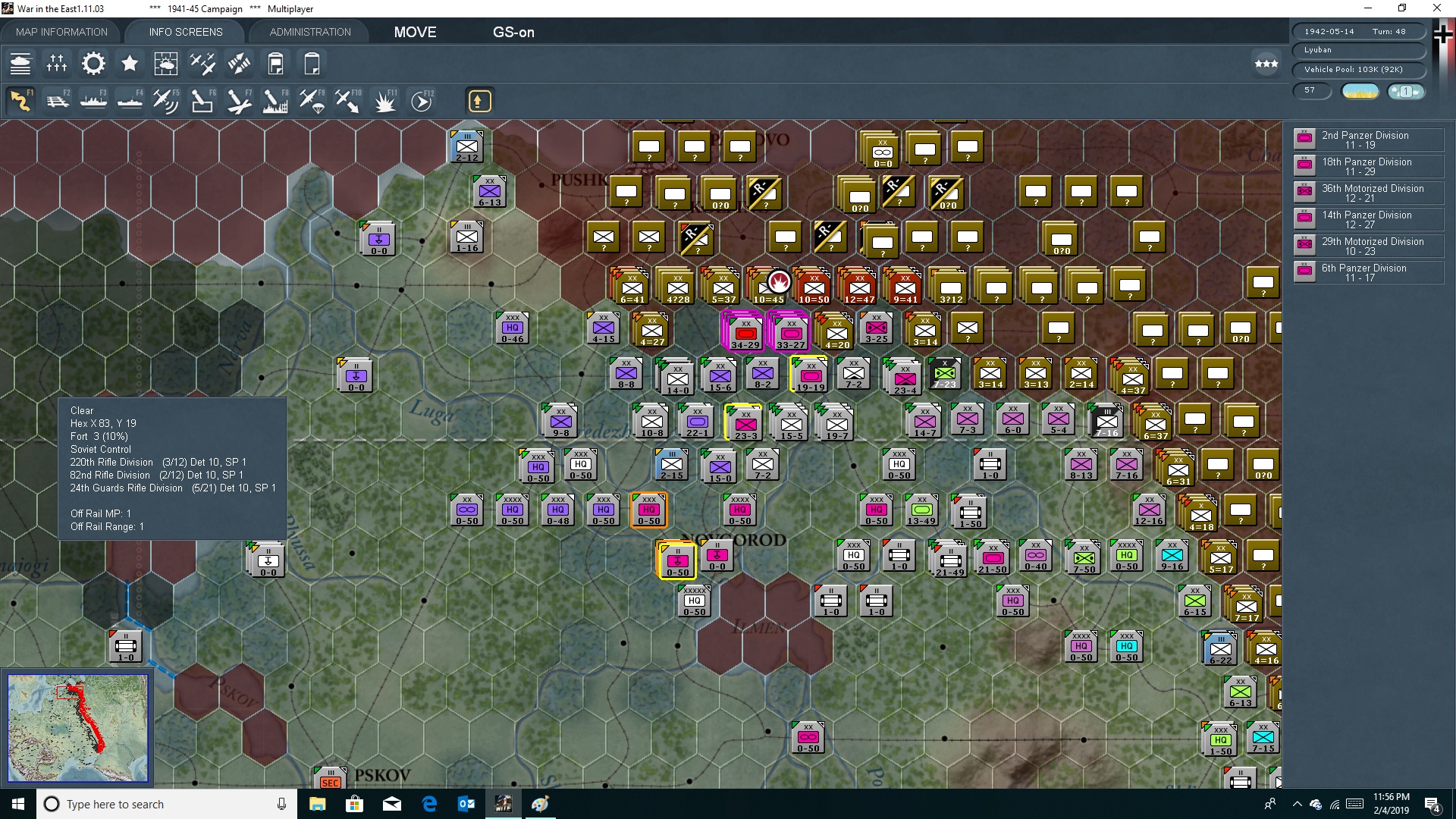Open the Vehicle Pool display
1456x819 pixels.
[1358, 69]
